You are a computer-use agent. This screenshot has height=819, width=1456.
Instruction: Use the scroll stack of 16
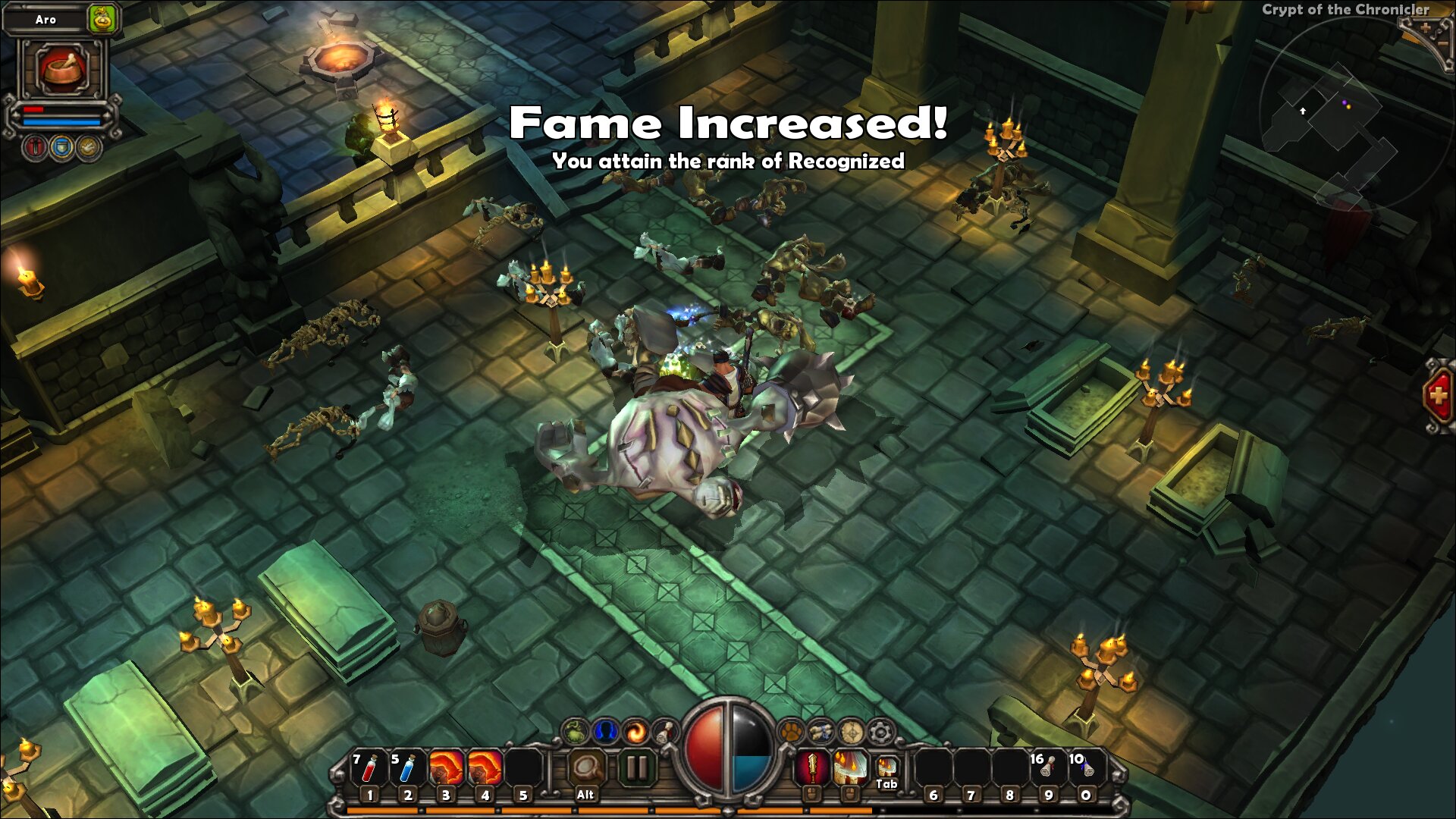pos(1047,769)
